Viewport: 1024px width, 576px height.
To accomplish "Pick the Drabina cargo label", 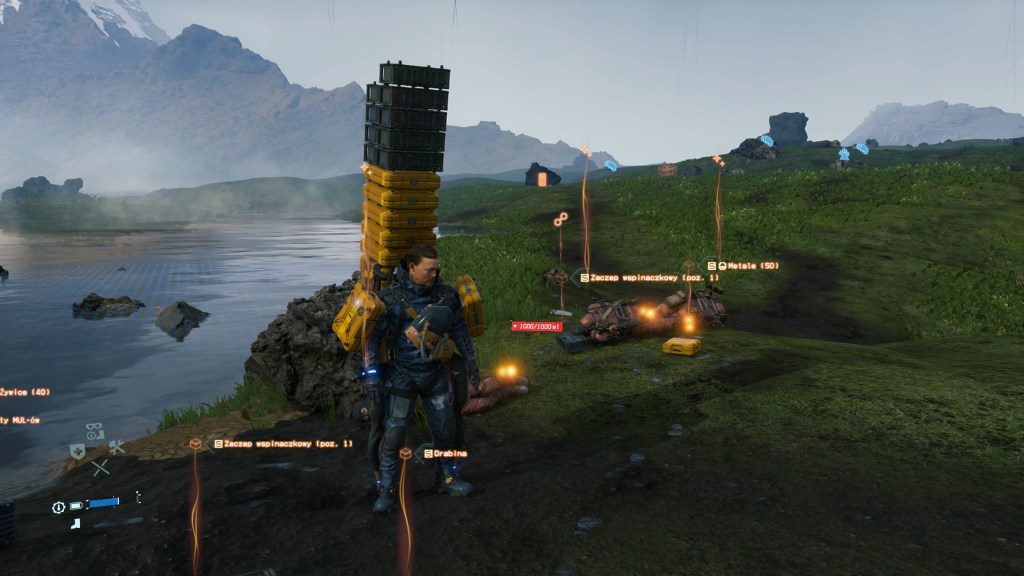I will click(x=446, y=453).
